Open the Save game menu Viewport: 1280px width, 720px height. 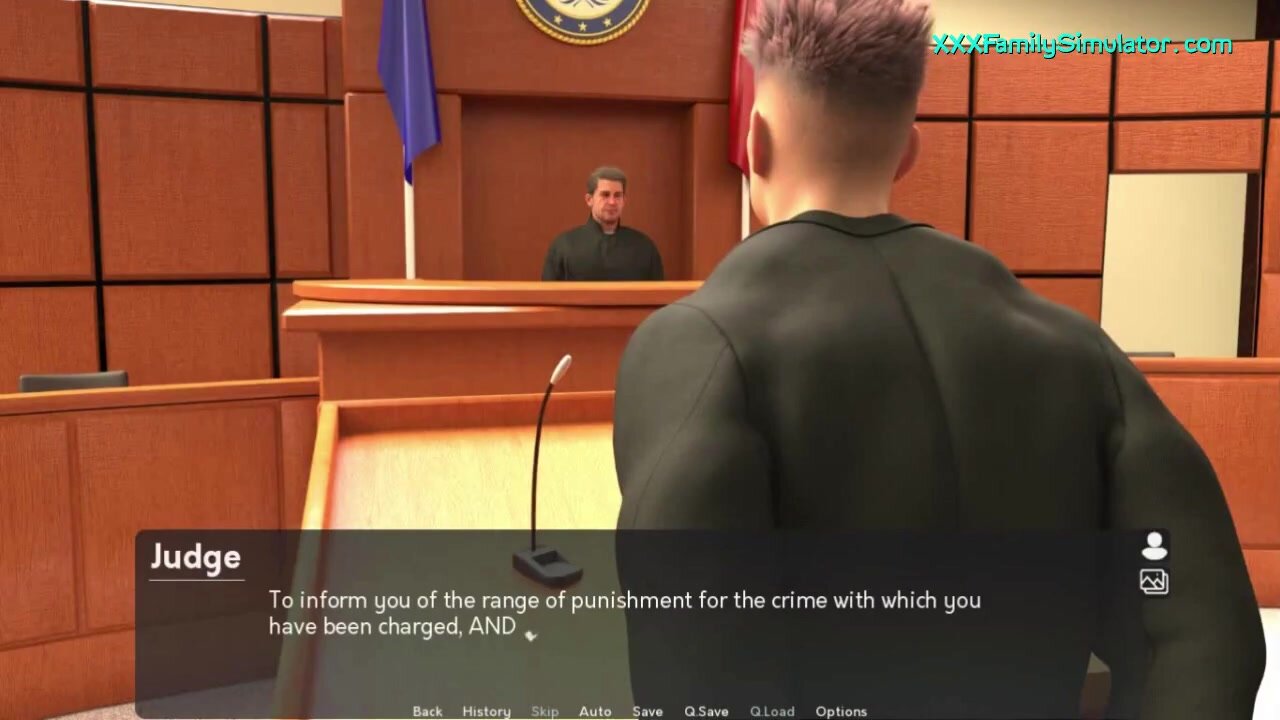coord(647,711)
